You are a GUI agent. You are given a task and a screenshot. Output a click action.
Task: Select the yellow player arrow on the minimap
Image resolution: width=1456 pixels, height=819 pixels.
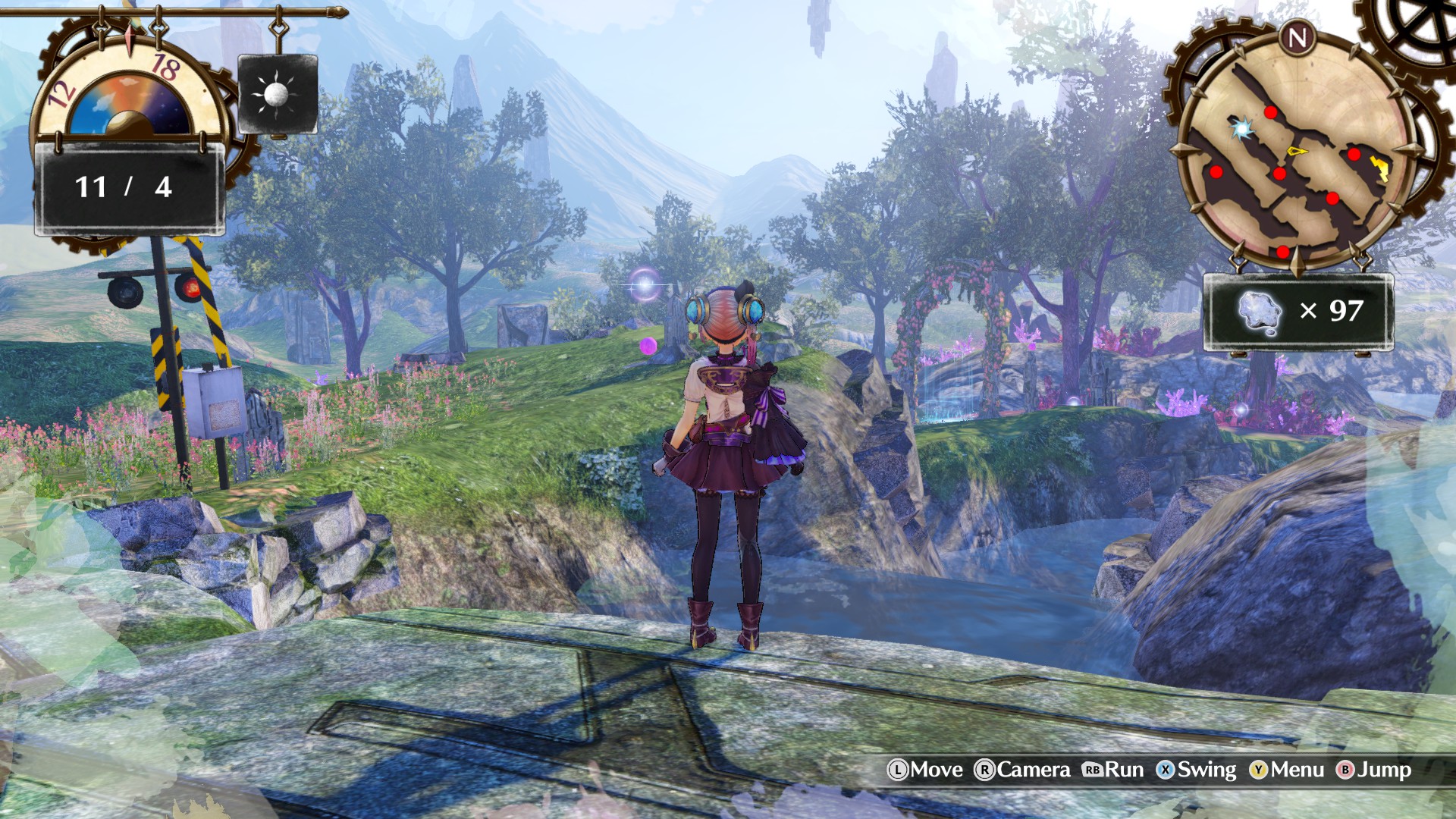(1298, 151)
